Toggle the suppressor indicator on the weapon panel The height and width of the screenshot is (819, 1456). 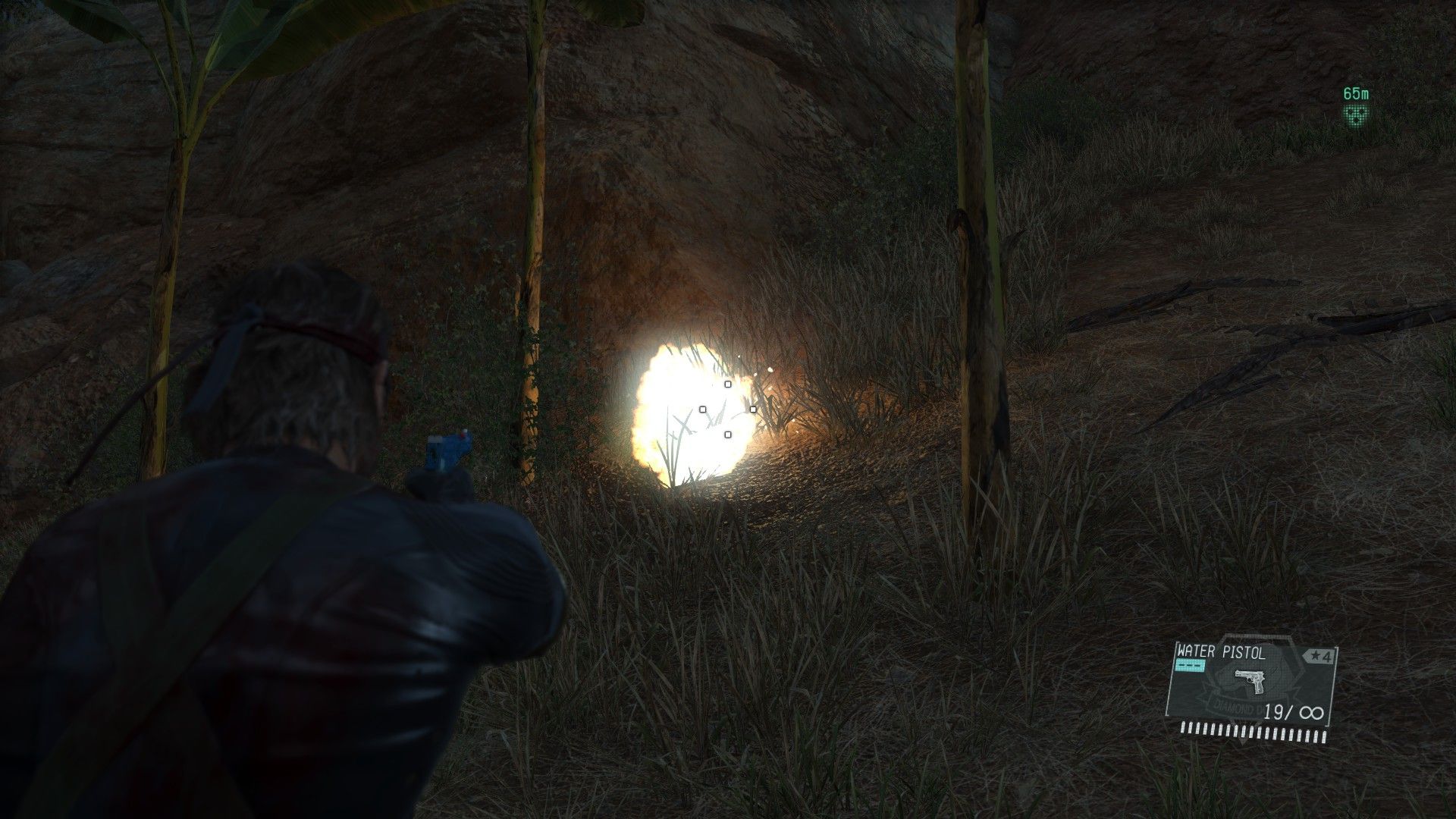click(1191, 664)
